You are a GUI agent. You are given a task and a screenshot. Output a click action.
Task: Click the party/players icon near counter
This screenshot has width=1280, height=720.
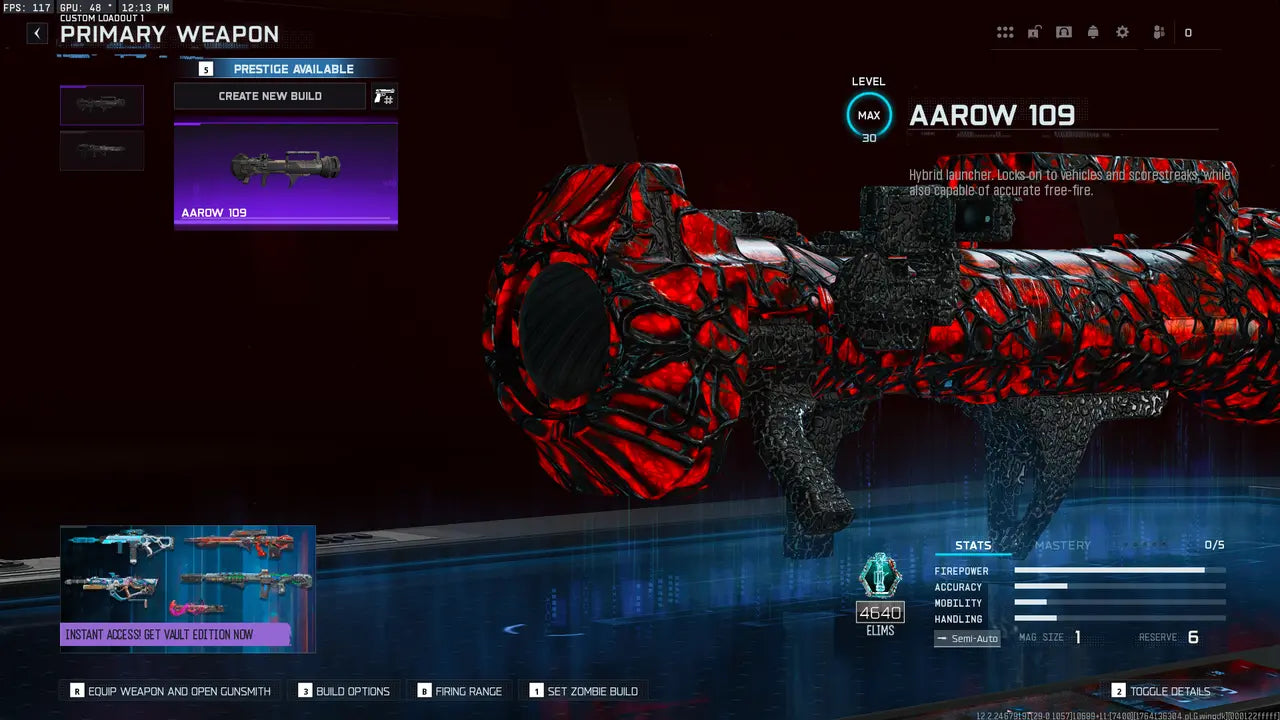point(1157,31)
